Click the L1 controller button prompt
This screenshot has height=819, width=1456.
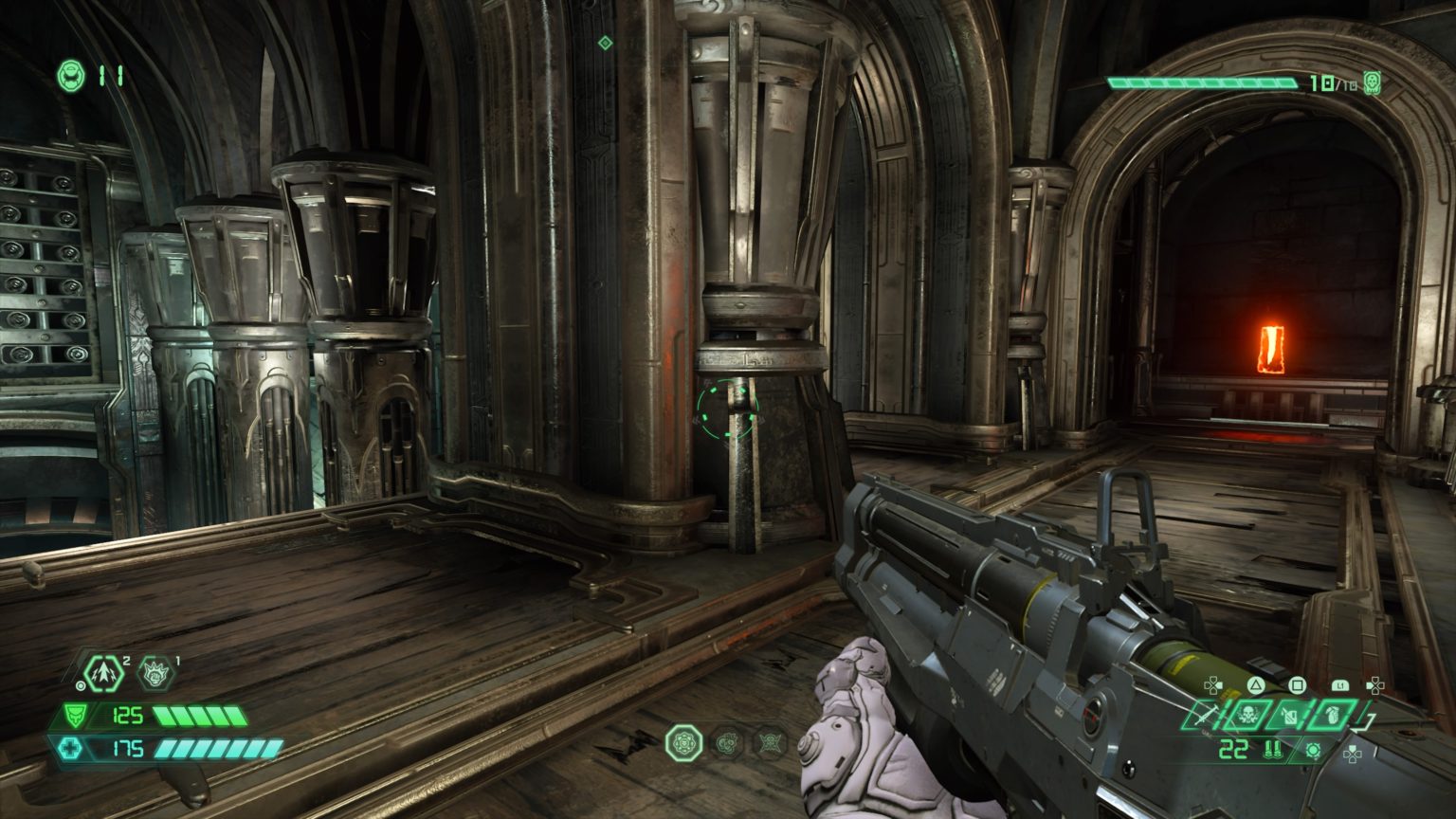tap(1341, 684)
